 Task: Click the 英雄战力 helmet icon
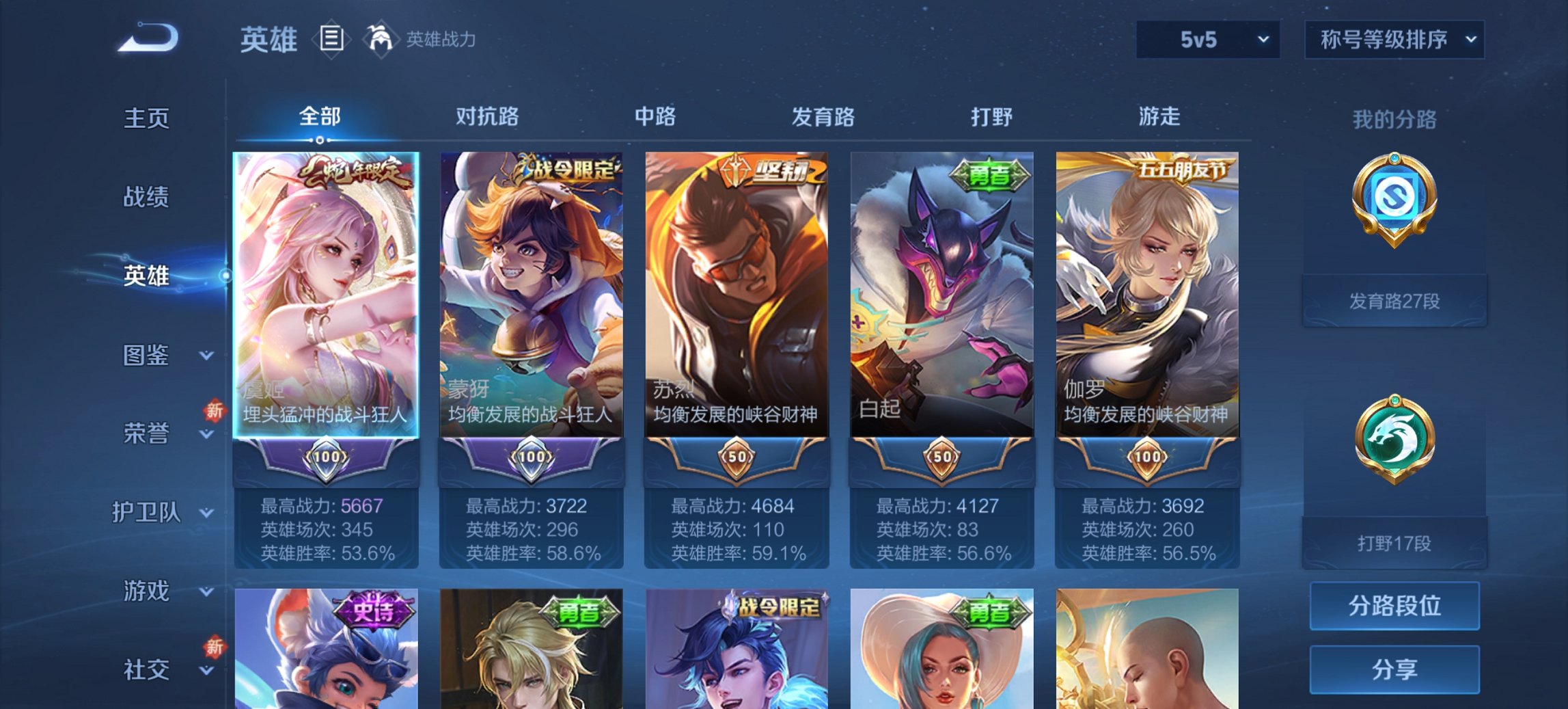point(381,39)
